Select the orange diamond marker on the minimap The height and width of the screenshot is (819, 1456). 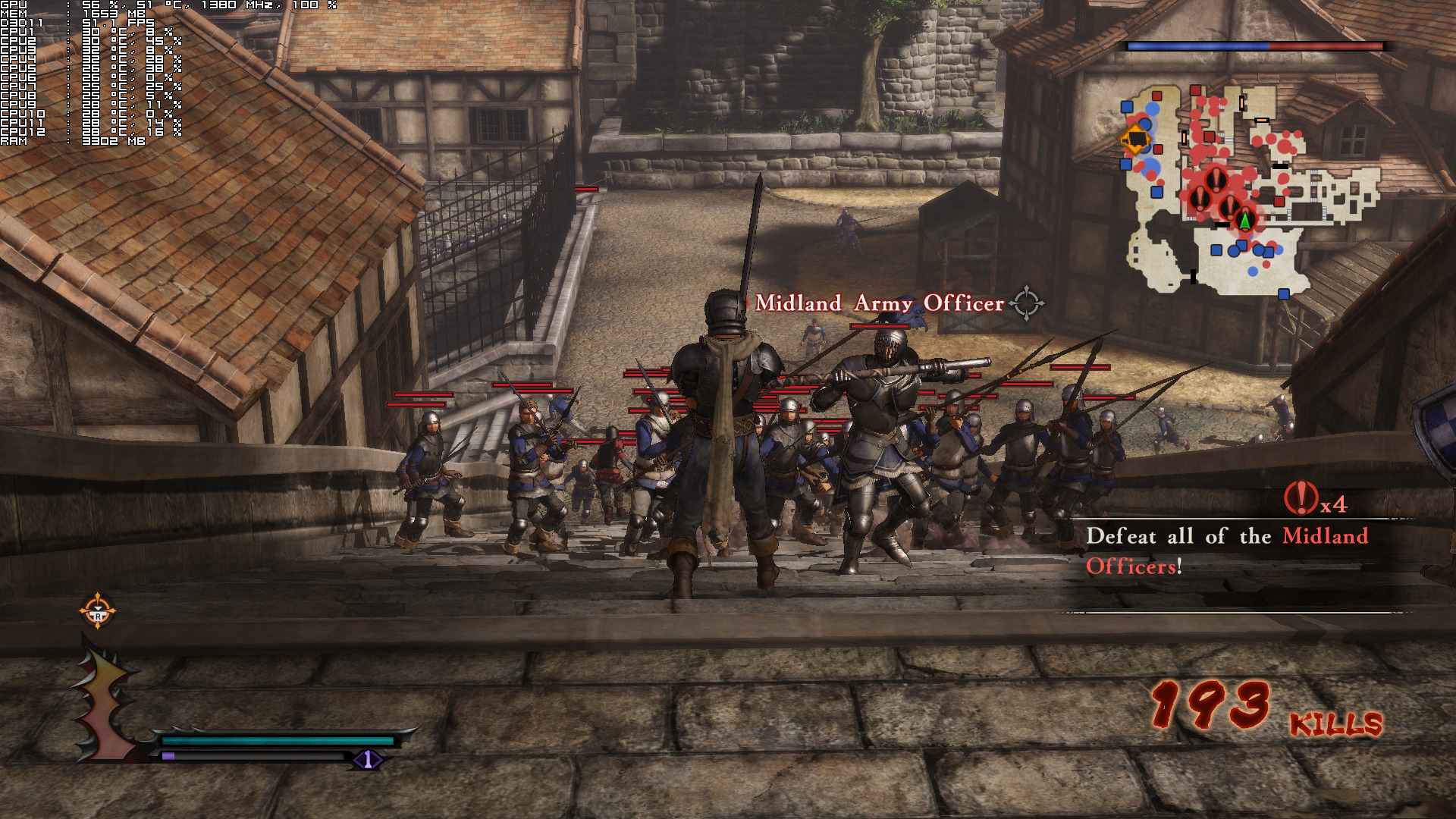(x=1136, y=140)
